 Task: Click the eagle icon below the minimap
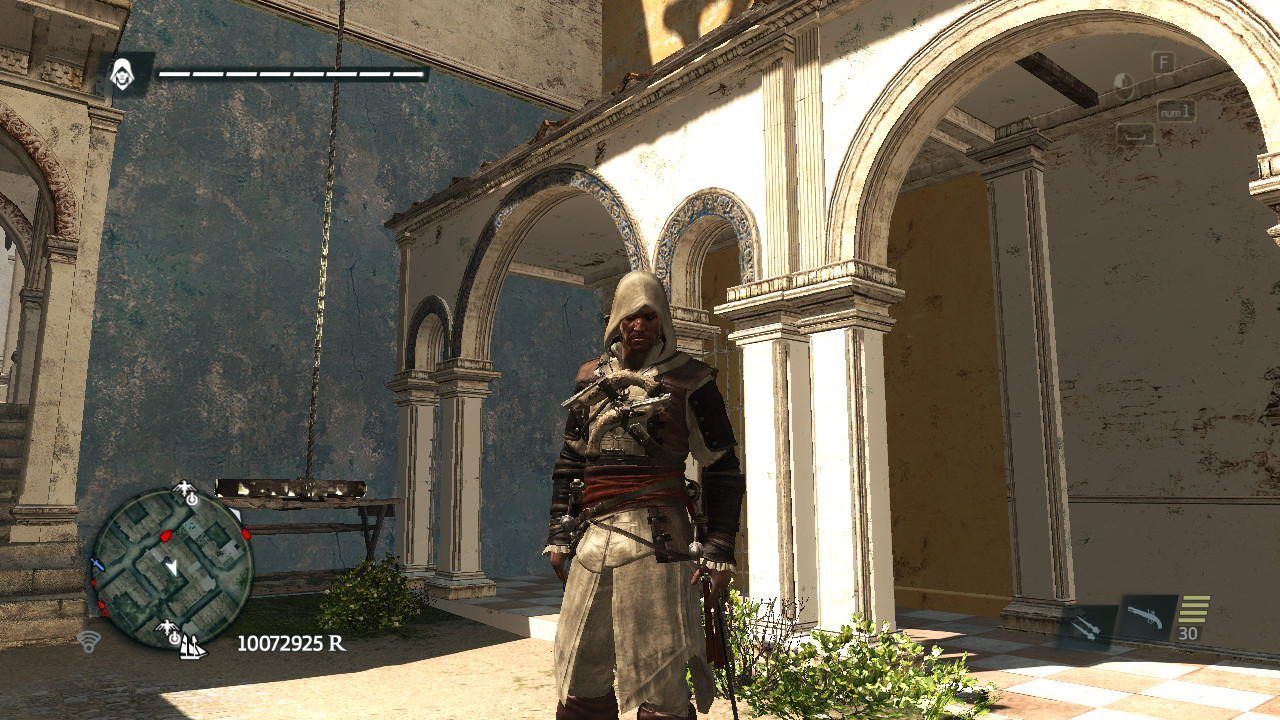[x=167, y=625]
